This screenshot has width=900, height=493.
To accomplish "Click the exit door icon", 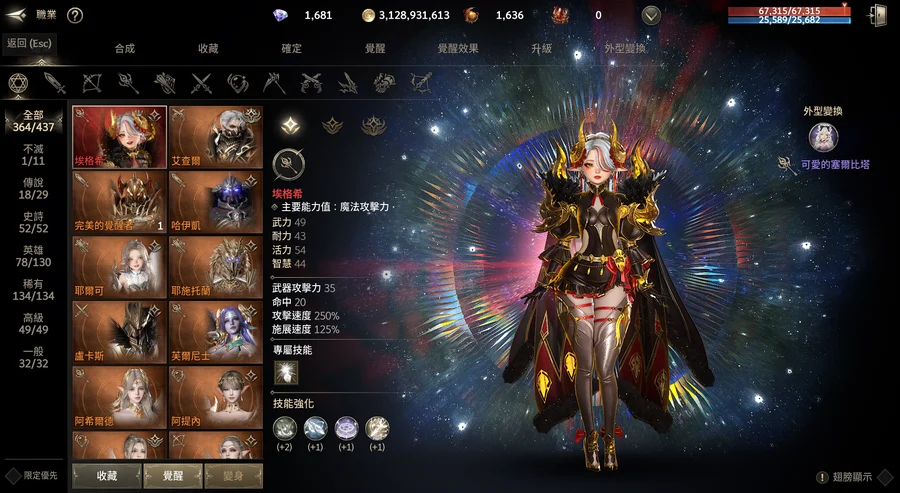I will (x=879, y=15).
